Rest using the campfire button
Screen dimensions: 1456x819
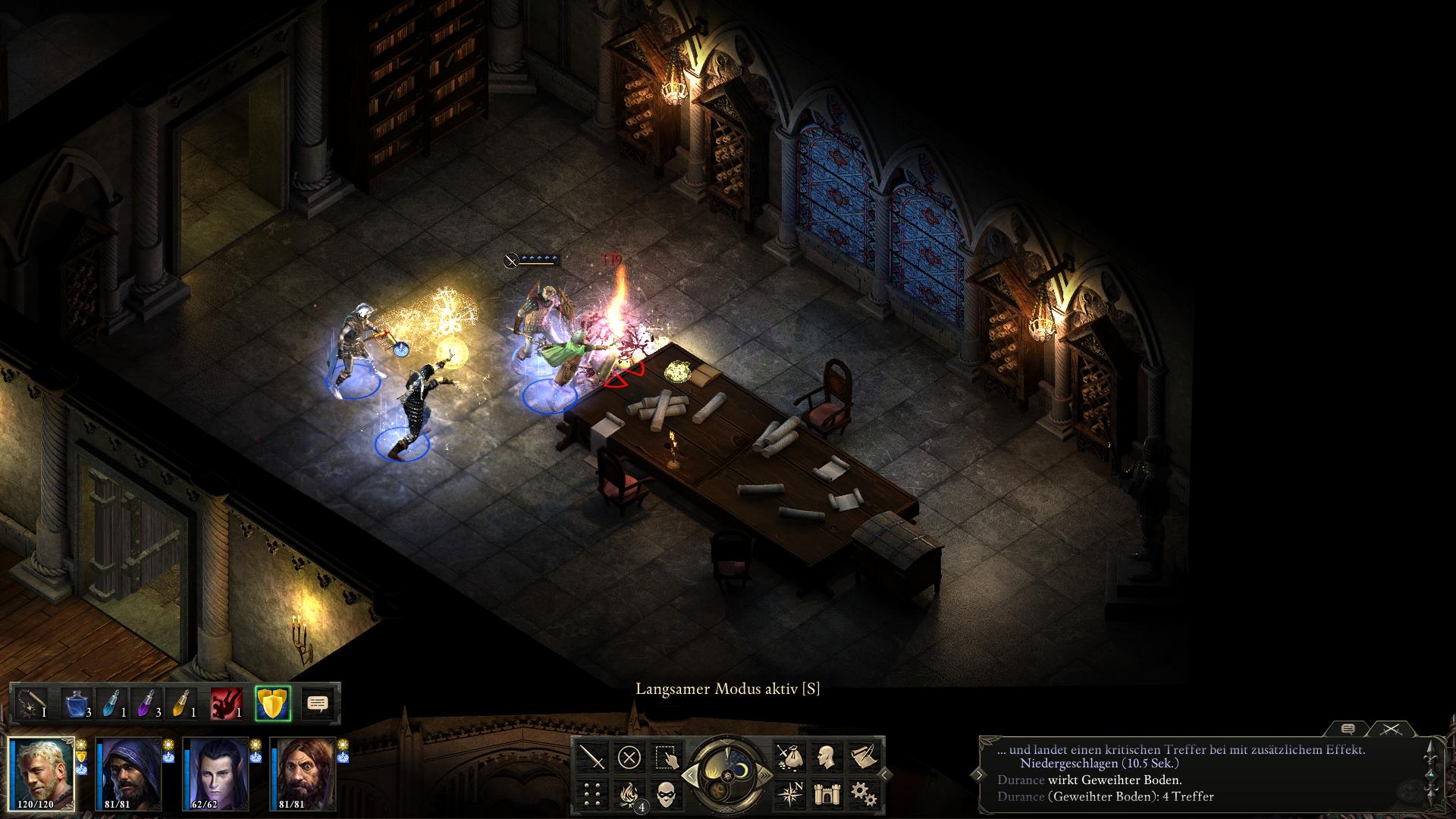pyautogui.click(x=629, y=794)
